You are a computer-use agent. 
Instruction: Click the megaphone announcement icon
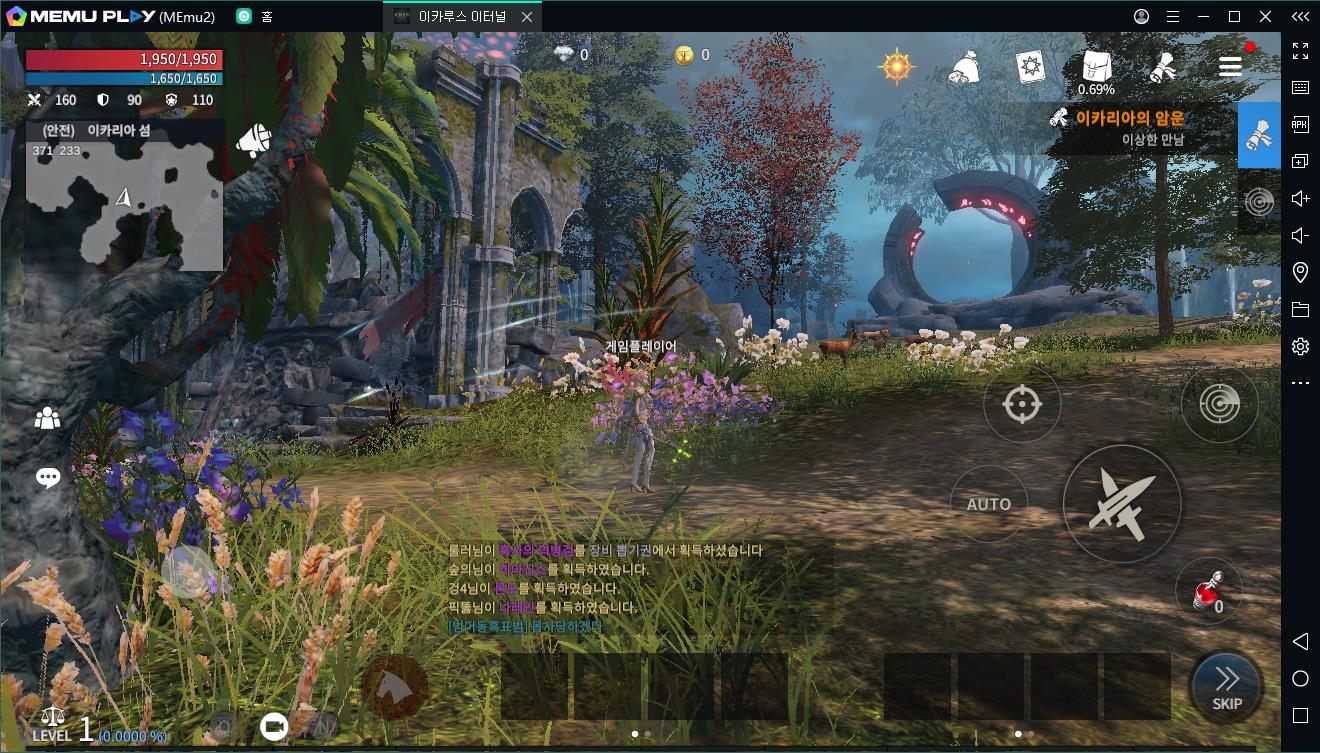(253, 142)
